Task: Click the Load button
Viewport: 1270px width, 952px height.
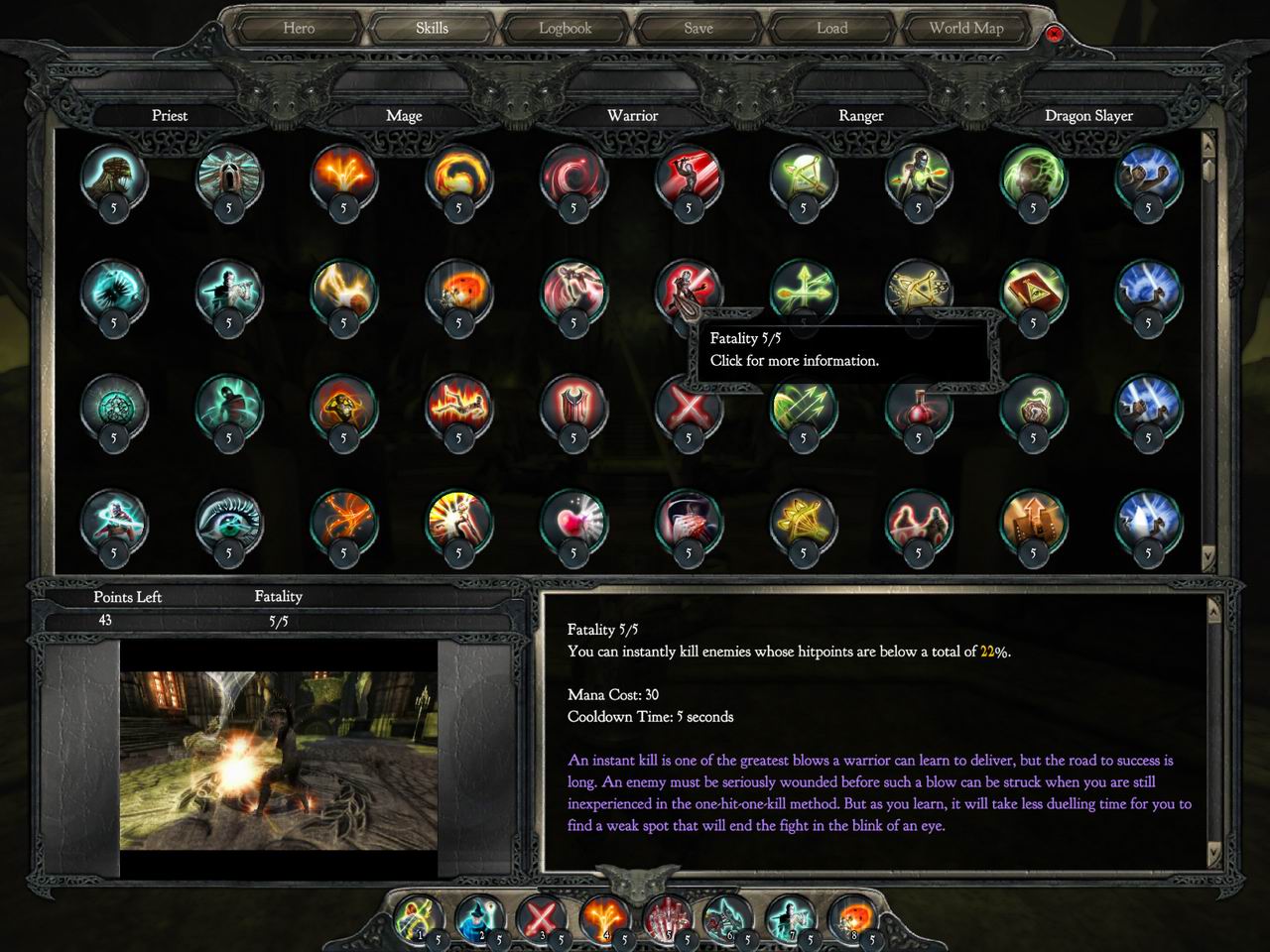Action: click(x=831, y=28)
